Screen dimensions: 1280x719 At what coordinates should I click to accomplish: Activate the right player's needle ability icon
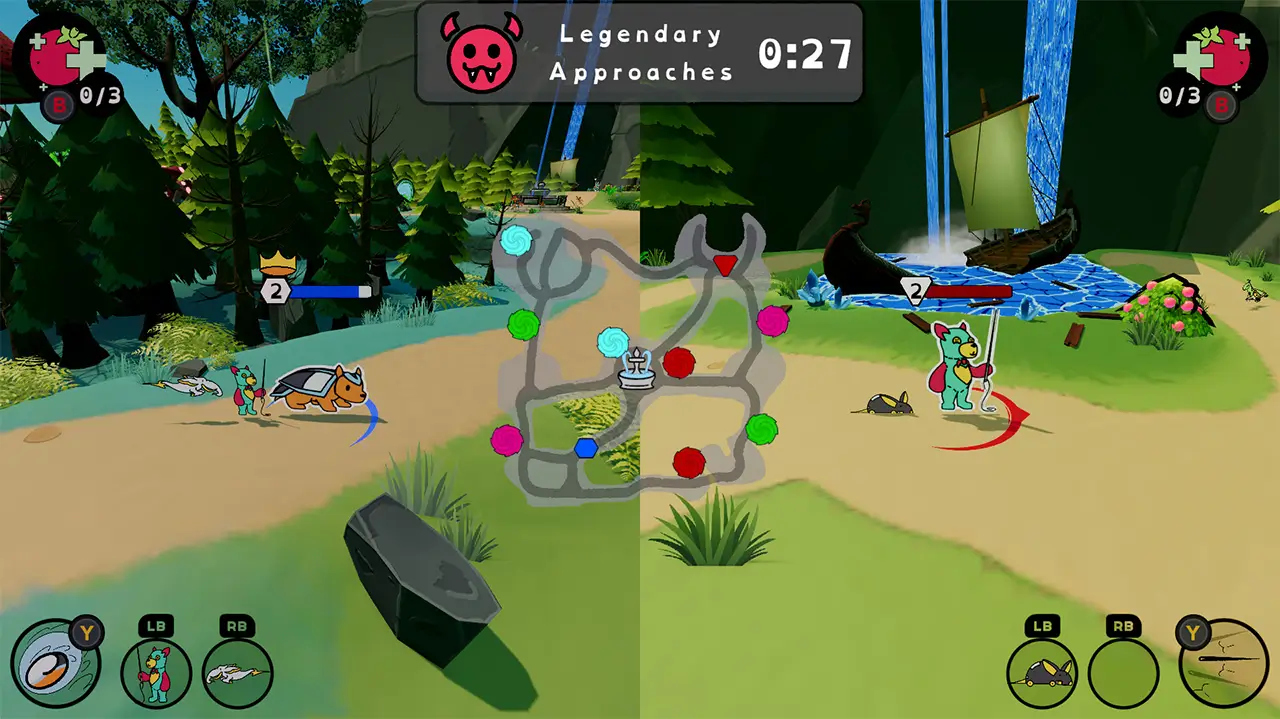pos(1224,663)
